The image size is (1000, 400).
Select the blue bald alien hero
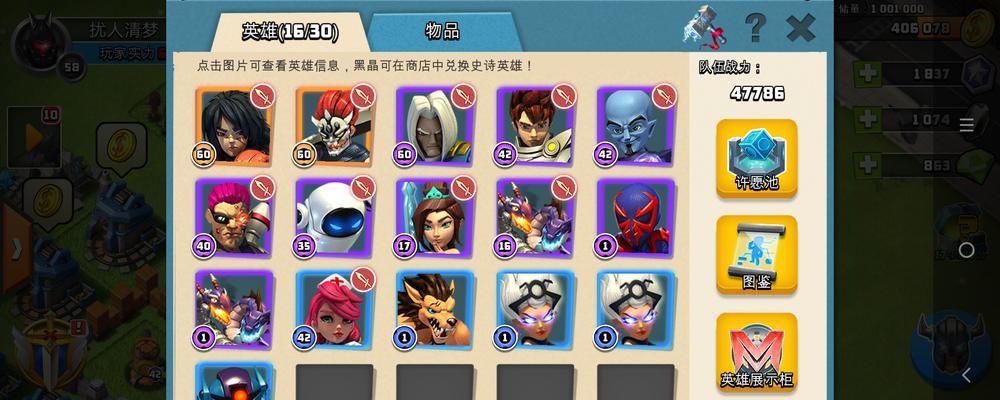(x=636, y=126)
